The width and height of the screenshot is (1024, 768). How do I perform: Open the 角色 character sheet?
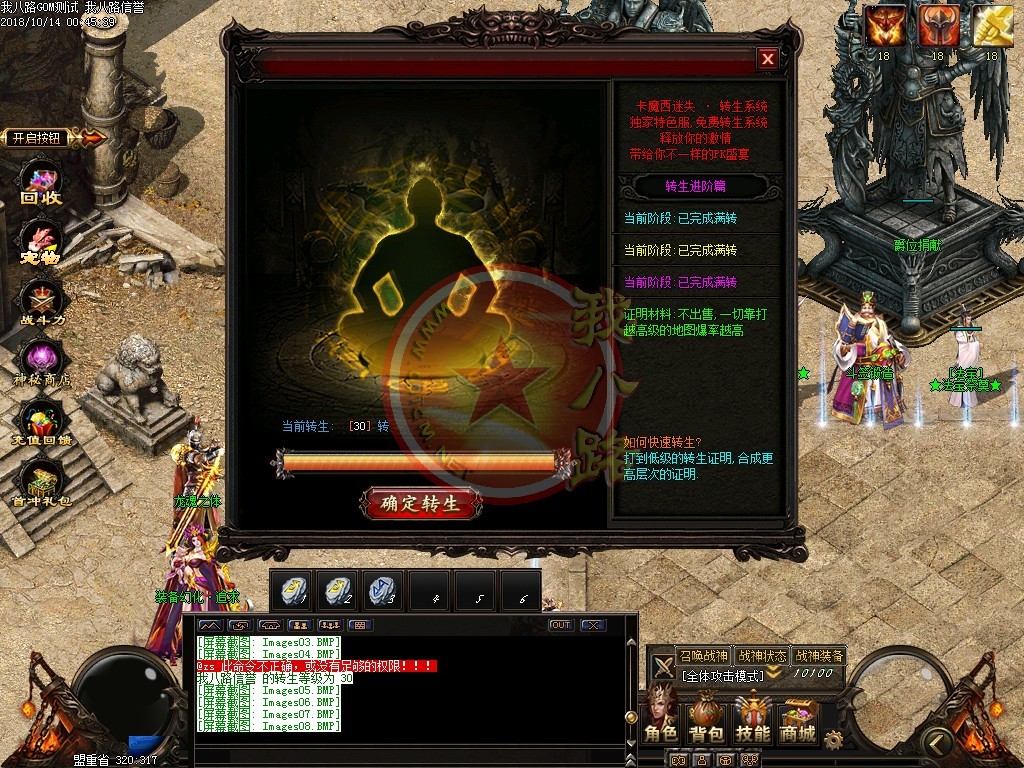(x=661, y=717)
